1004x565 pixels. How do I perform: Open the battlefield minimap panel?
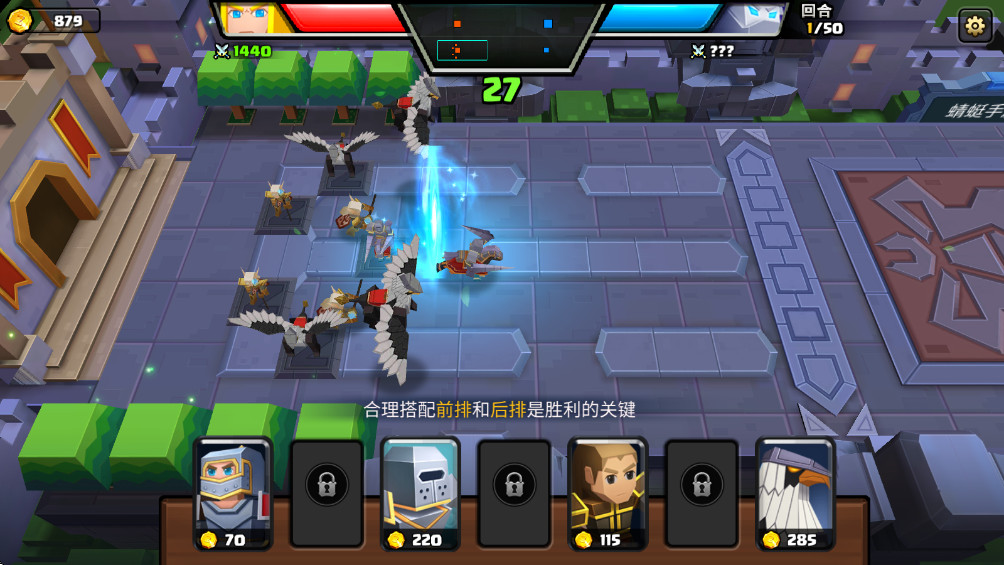500,35
